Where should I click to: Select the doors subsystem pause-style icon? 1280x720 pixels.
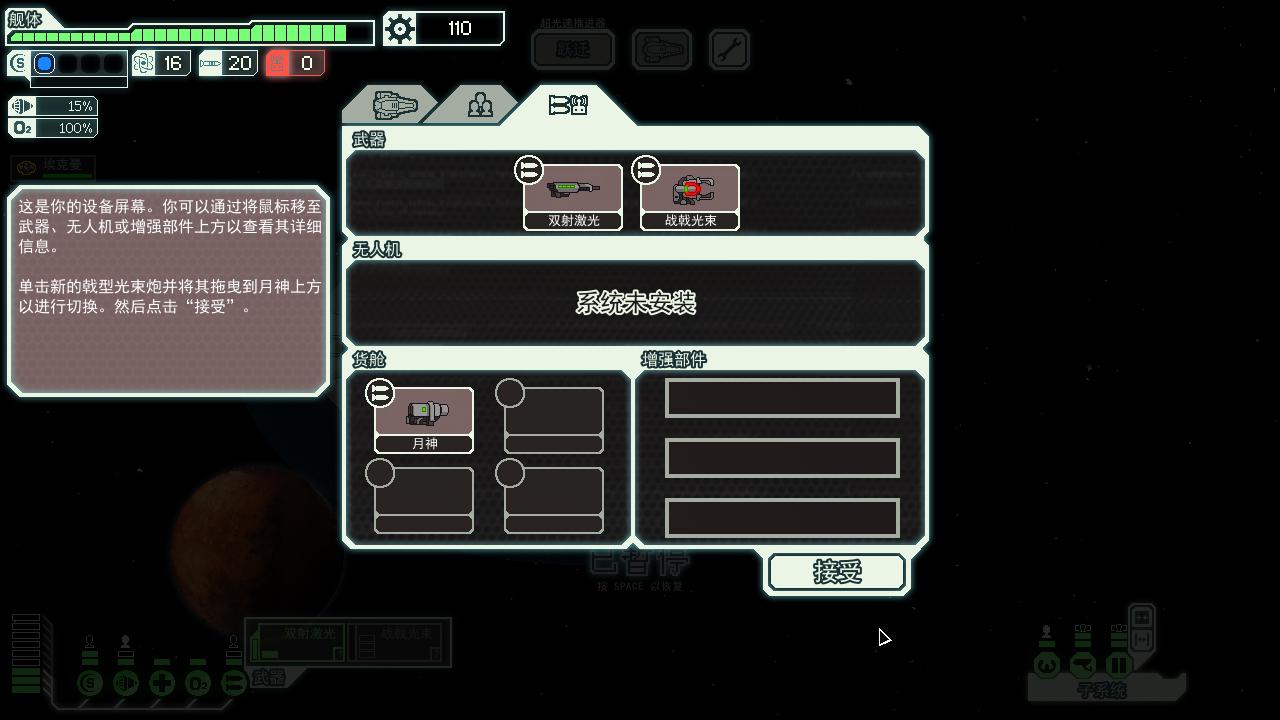(x=1118, y=664)
